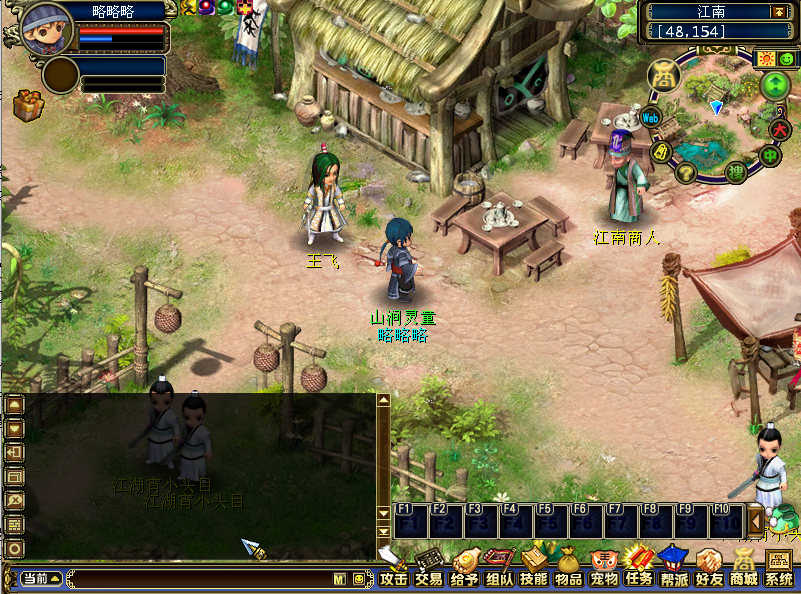Open the 当前 chat channel selector
The height and width of the screenshot is (594, 801).
41,579
